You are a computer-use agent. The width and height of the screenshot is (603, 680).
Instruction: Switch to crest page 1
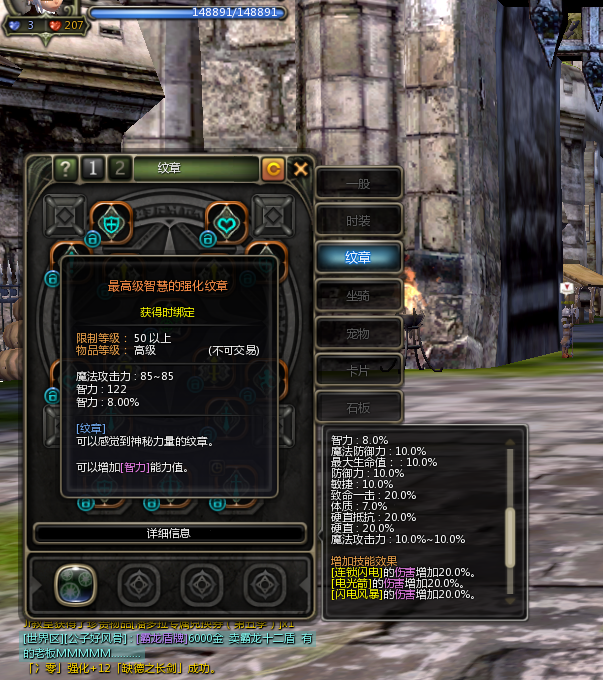point(92,168)
